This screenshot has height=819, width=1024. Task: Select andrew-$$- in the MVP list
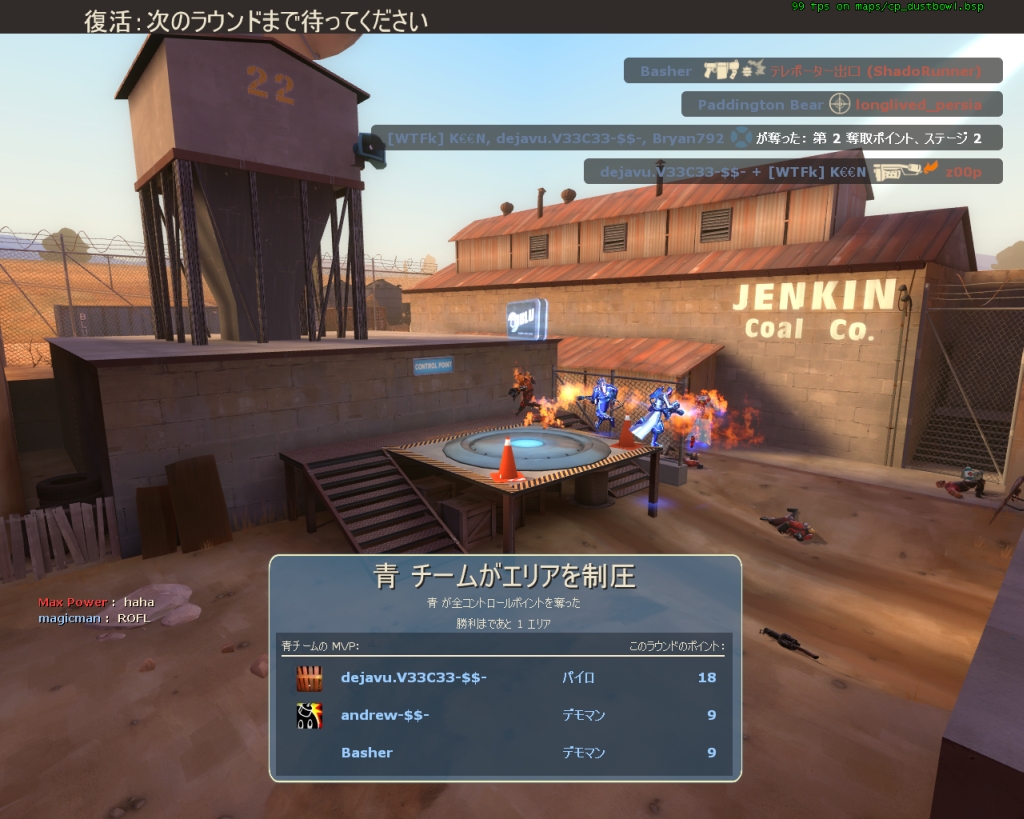pyautogui.click(x=385, y=715)
